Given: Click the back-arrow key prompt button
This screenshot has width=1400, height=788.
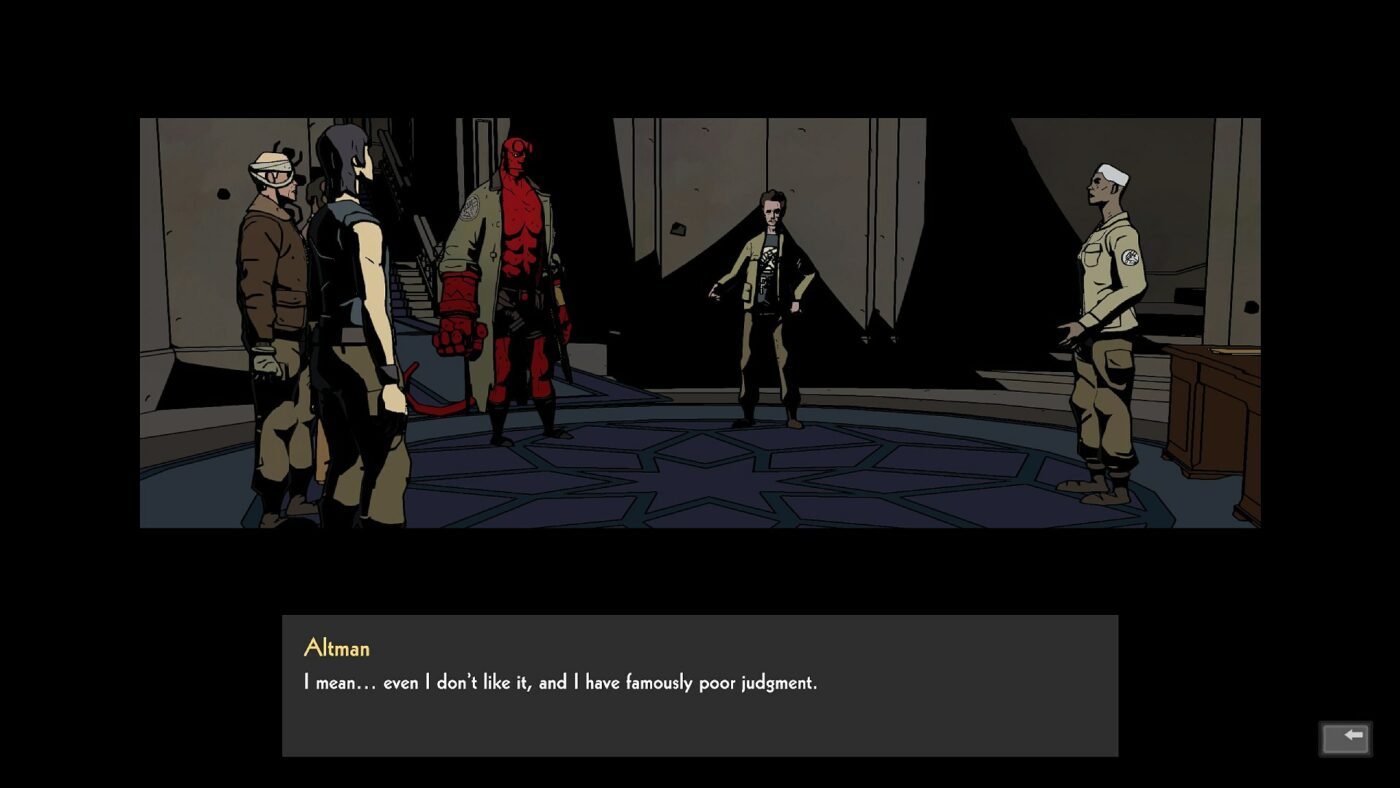Looking at the screenshot, I should 1348,737.
